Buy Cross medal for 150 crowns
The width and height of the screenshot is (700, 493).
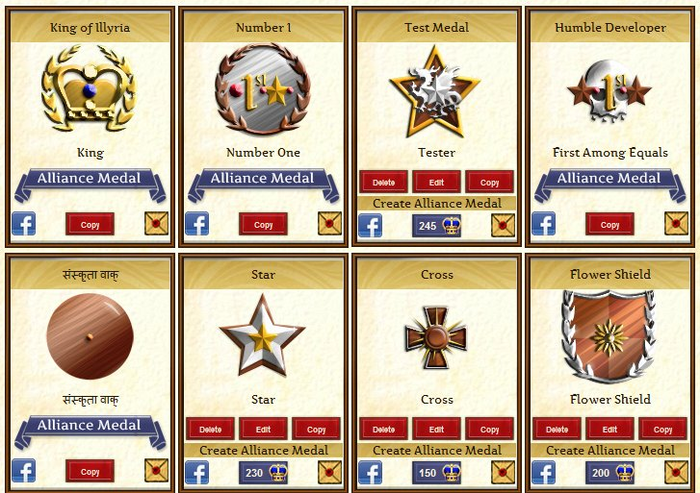437,472
